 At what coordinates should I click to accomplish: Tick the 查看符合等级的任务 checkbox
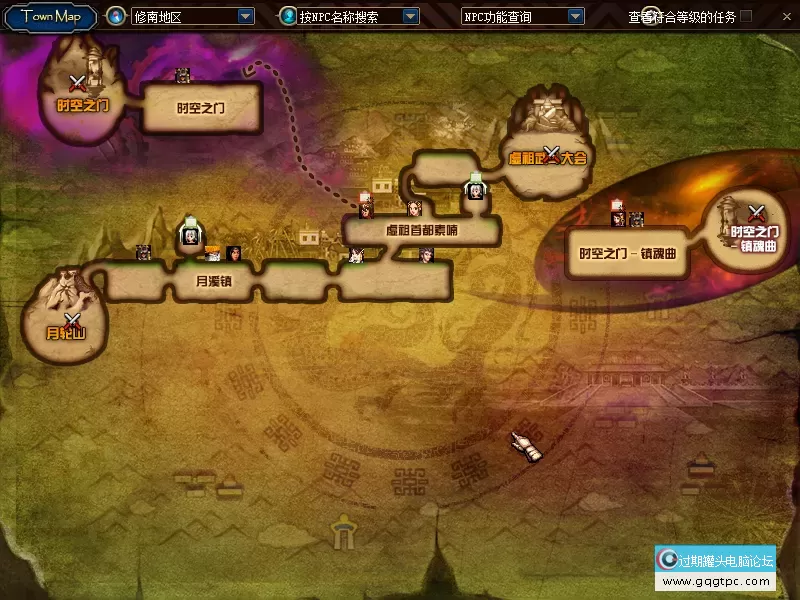pyautogui.click(x=746, y=16)
